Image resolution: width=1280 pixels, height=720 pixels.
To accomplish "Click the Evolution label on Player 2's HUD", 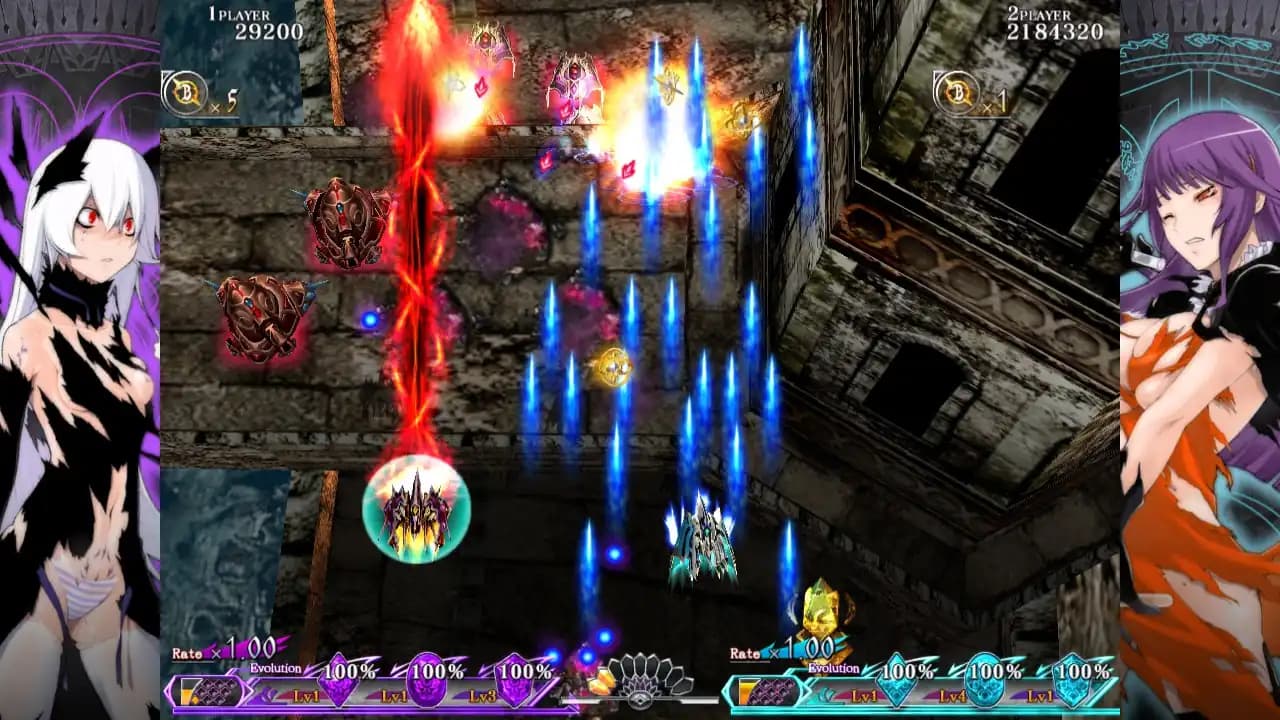I will (832, 668).
